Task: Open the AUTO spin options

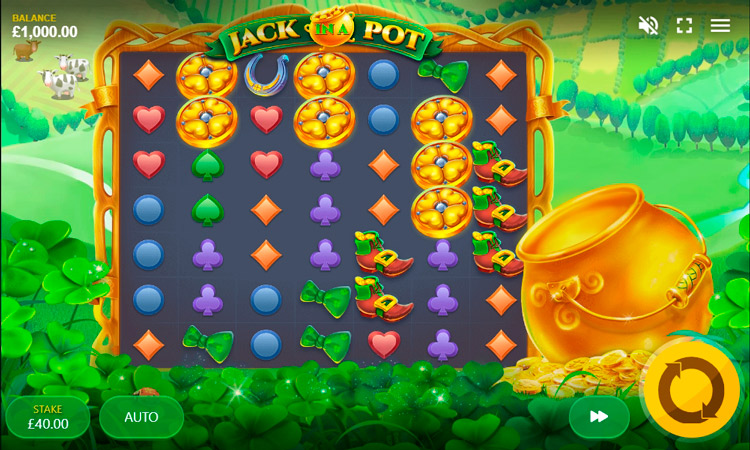Action: point(141,417)
